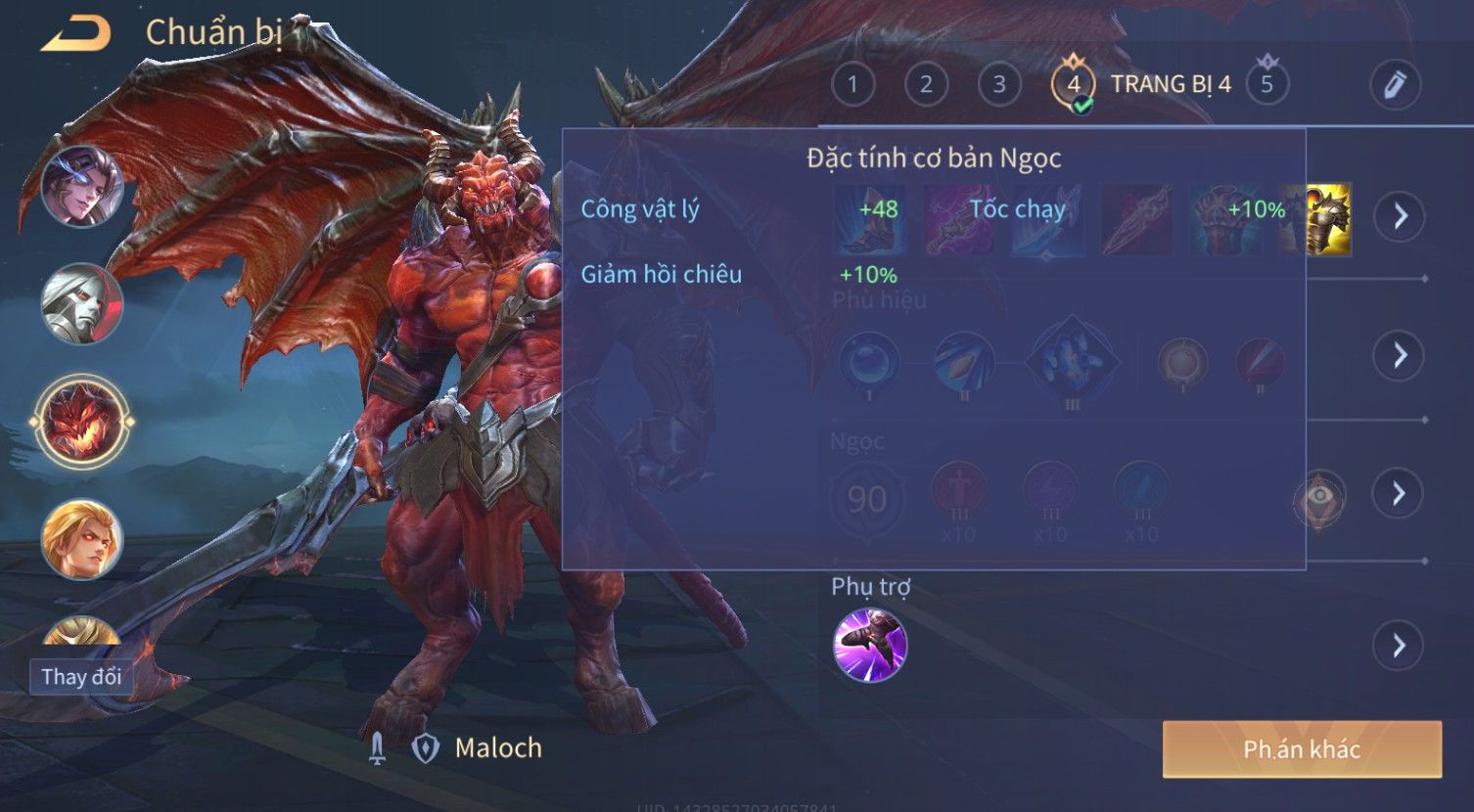
Task: Switch to equipment preset 2
Action: 926,84
